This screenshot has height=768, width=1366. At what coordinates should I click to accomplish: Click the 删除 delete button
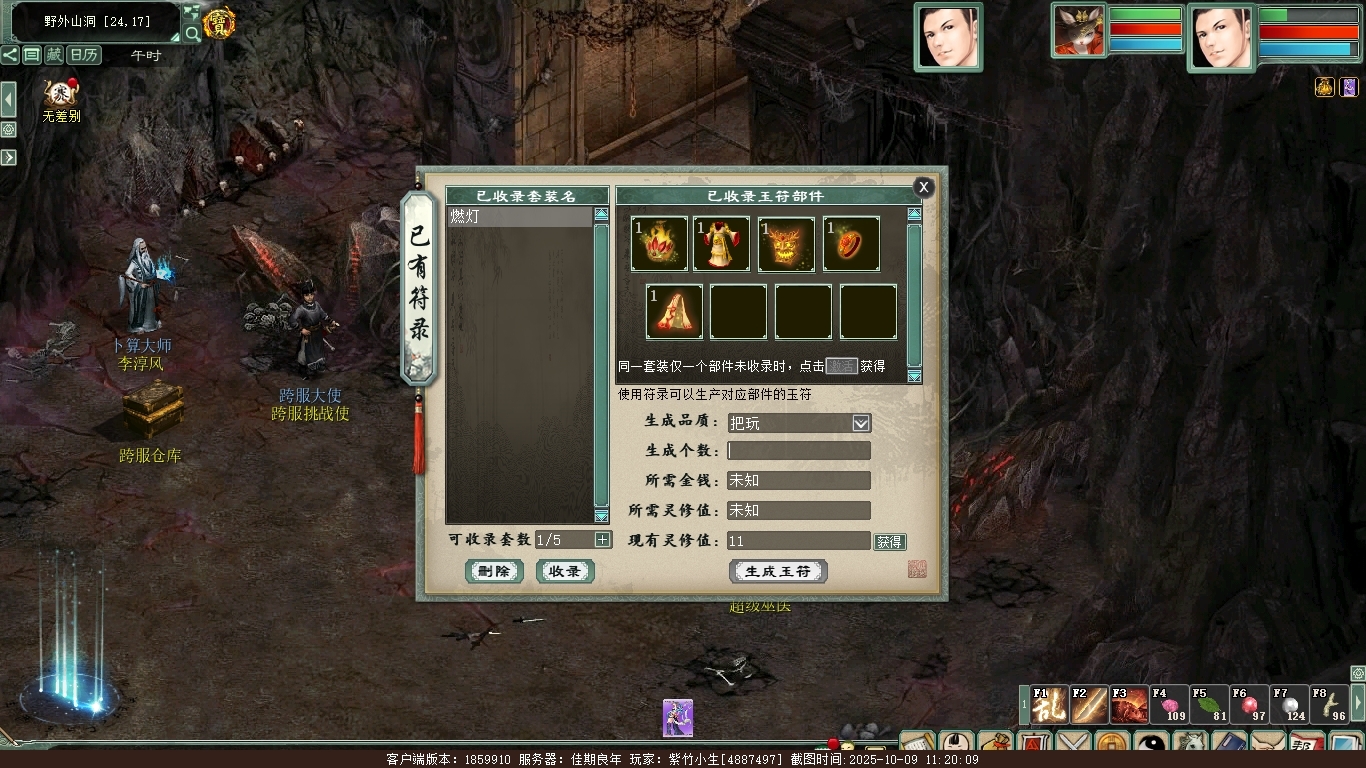[x=494, y=571]
